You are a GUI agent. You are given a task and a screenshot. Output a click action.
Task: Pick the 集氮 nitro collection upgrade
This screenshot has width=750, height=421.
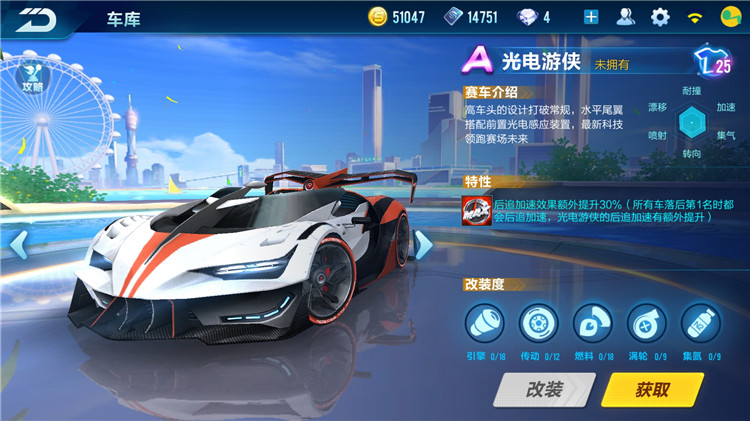coord(700,323)
